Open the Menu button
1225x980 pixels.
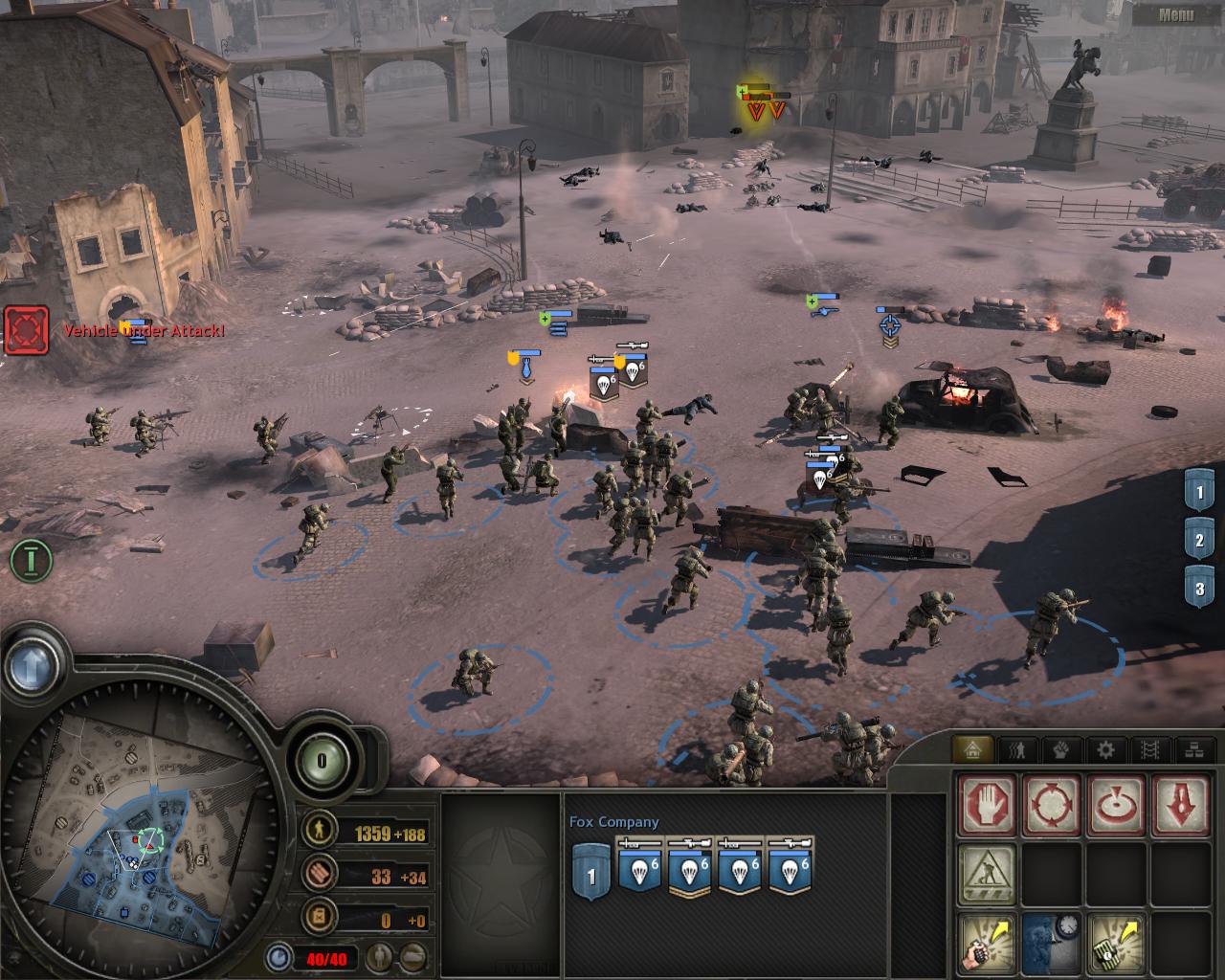[1175, 14]
